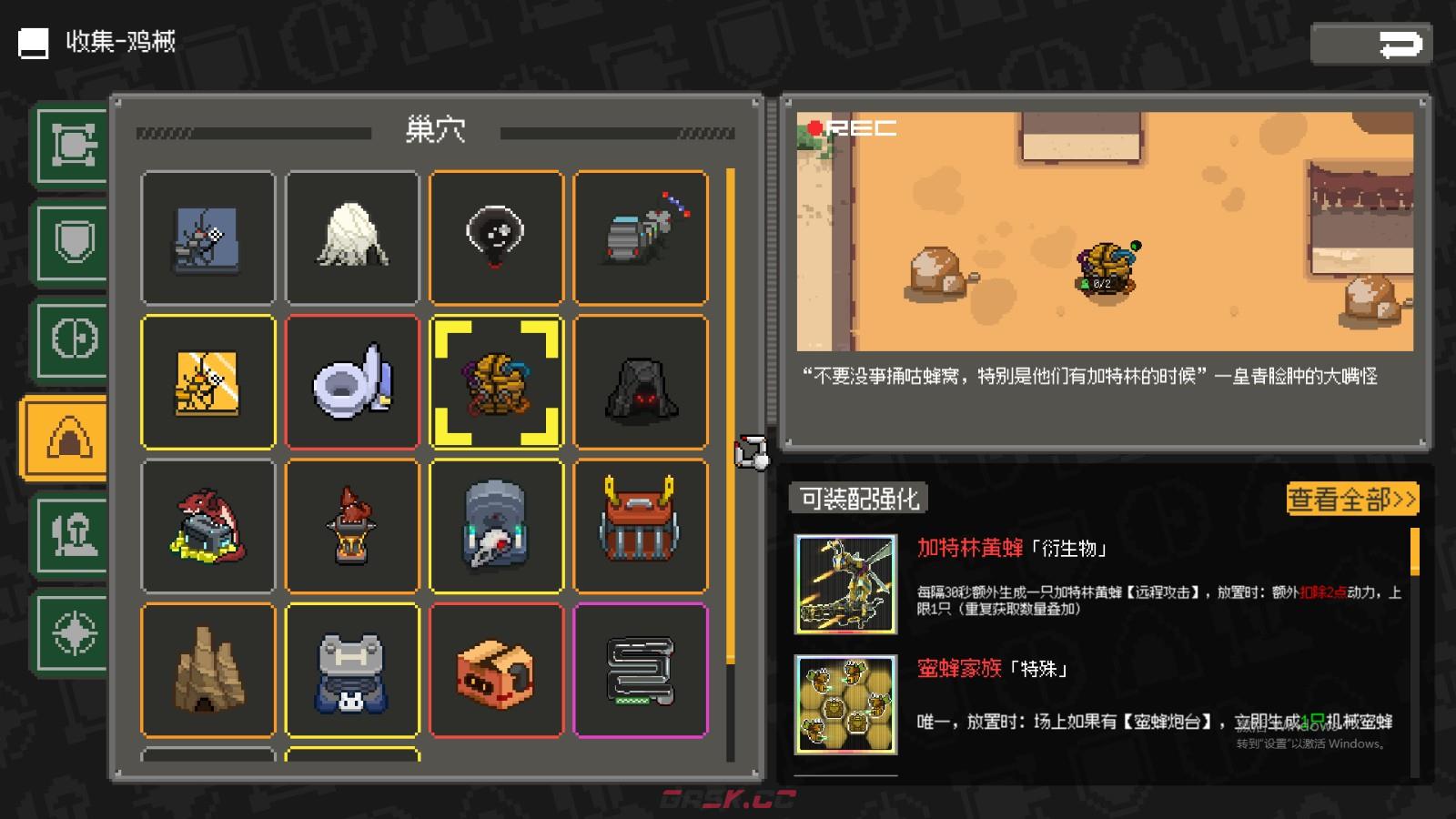Click the purple-bordered maze circuit item

(x=641, y=669)
